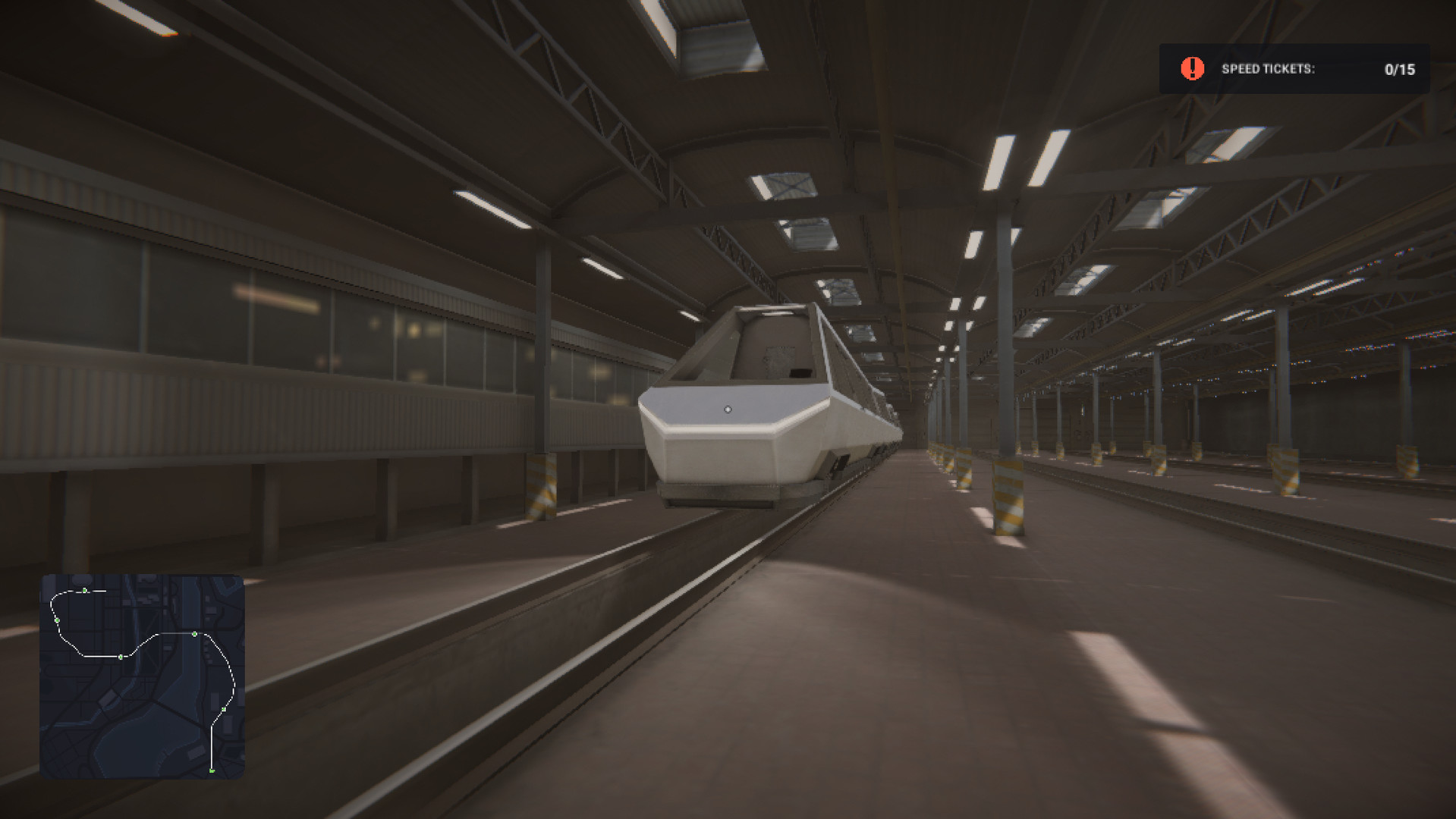This screenshot has height=819, width=1456.
Task: Click the red exclamation warning icon
Action: [x=1192, y=69]
